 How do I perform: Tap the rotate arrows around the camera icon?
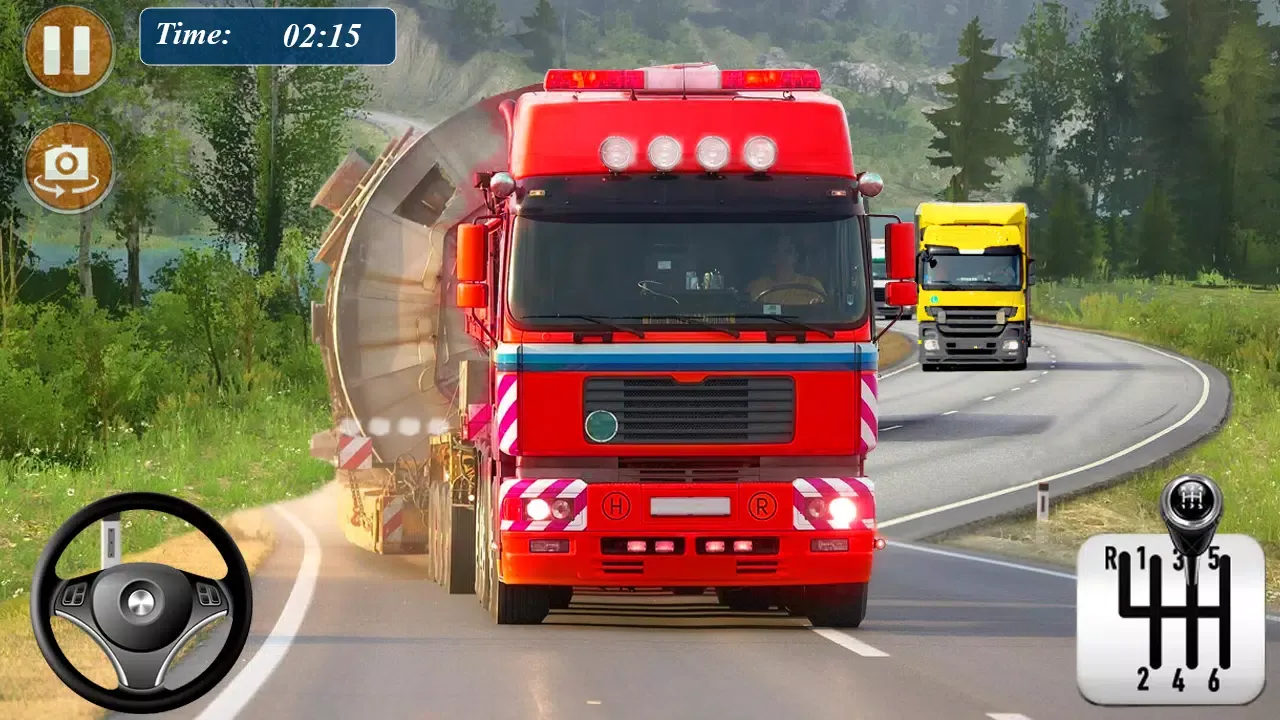pyautogui.click(x=66, y=185)
